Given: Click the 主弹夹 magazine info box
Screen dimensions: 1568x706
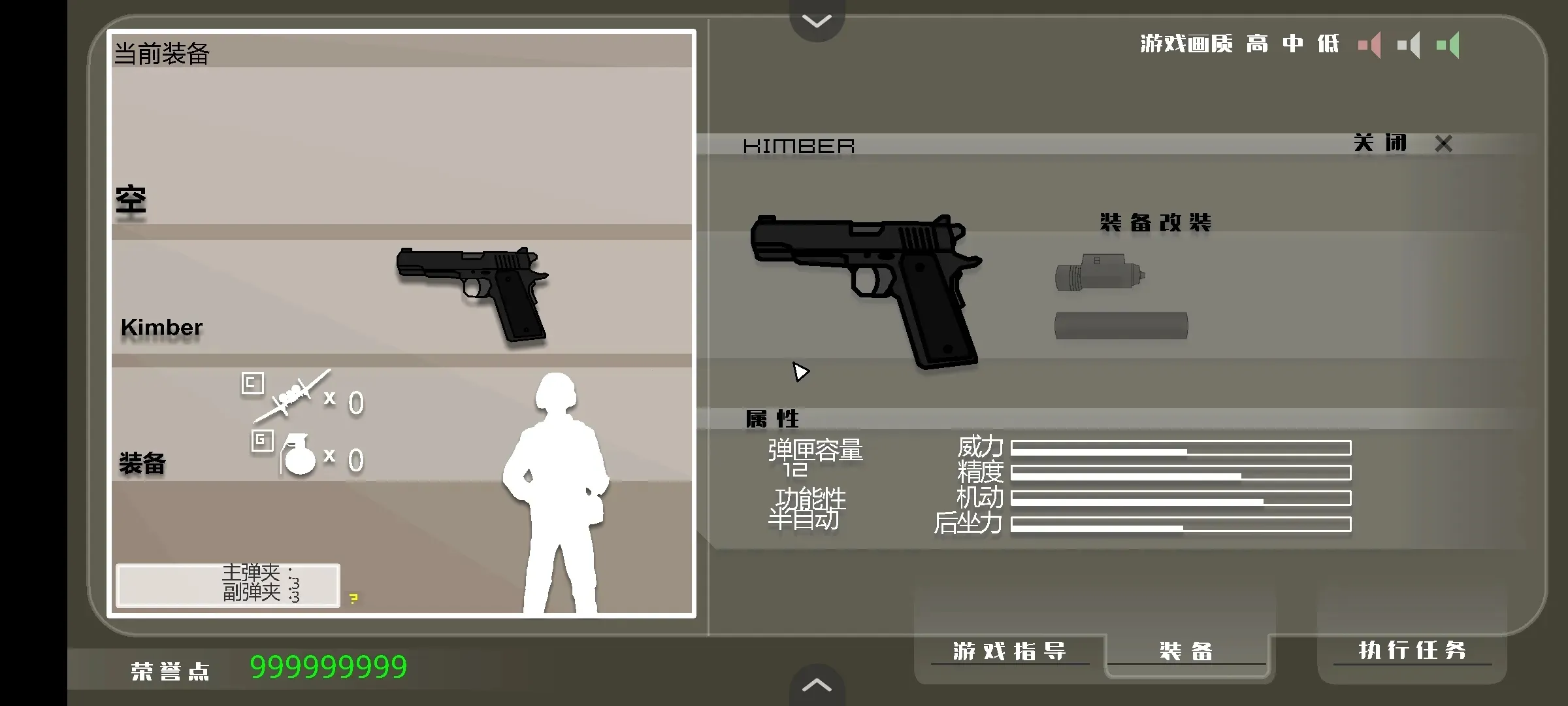Looking at the screenshot, I should [227, 585].
